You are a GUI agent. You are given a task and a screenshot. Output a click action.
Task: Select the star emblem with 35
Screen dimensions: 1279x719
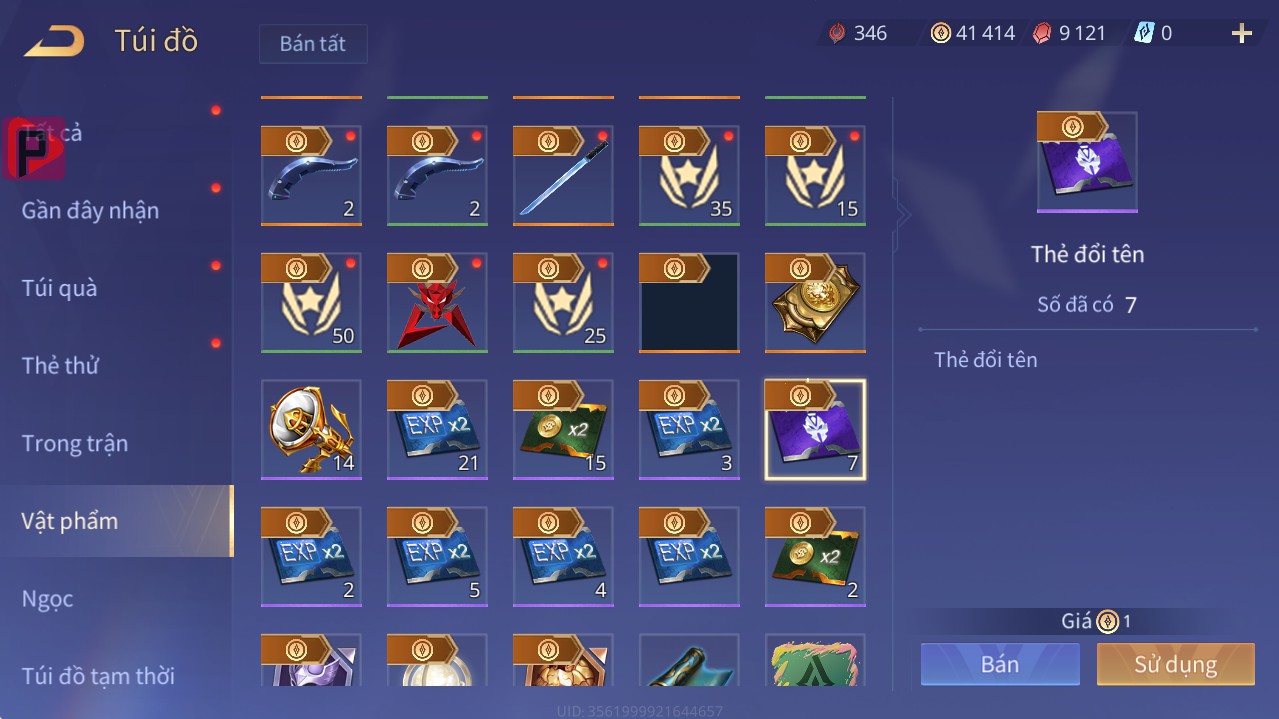689,176
